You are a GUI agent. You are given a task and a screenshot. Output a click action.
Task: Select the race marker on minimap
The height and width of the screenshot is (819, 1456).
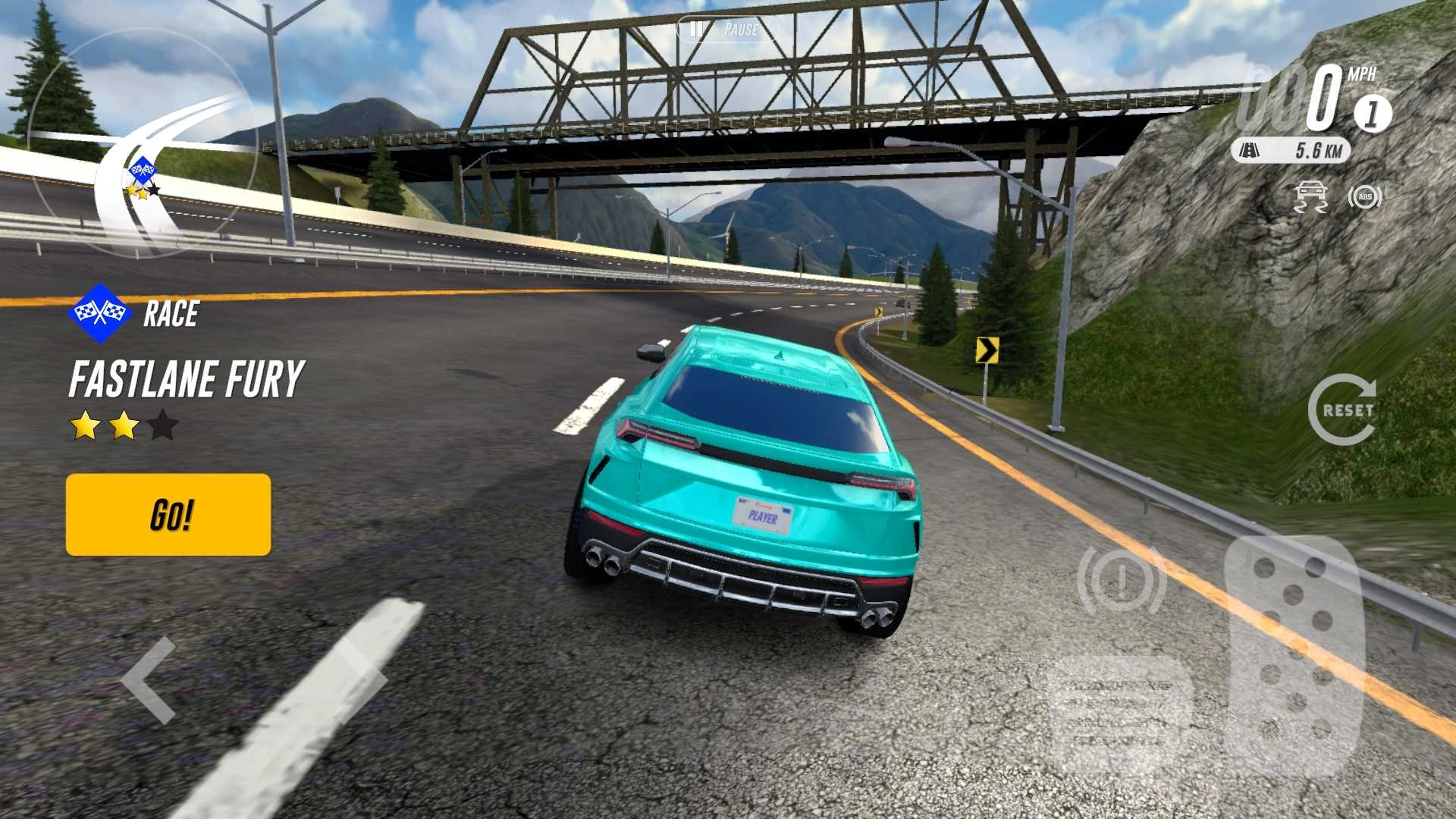142,170
